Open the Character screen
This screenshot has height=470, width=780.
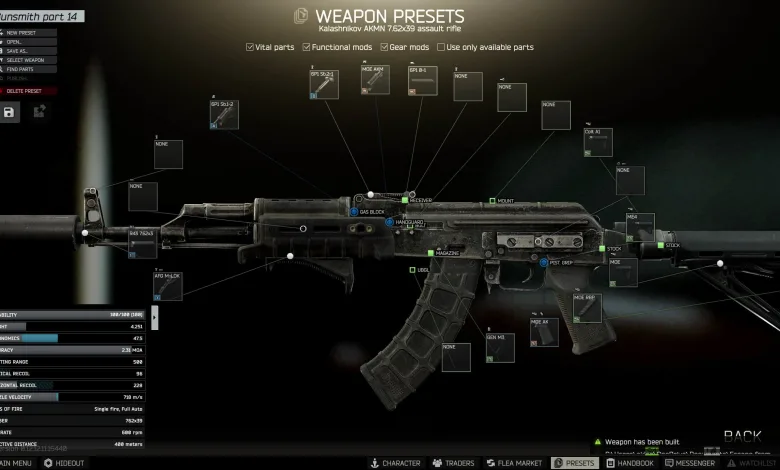395,463
